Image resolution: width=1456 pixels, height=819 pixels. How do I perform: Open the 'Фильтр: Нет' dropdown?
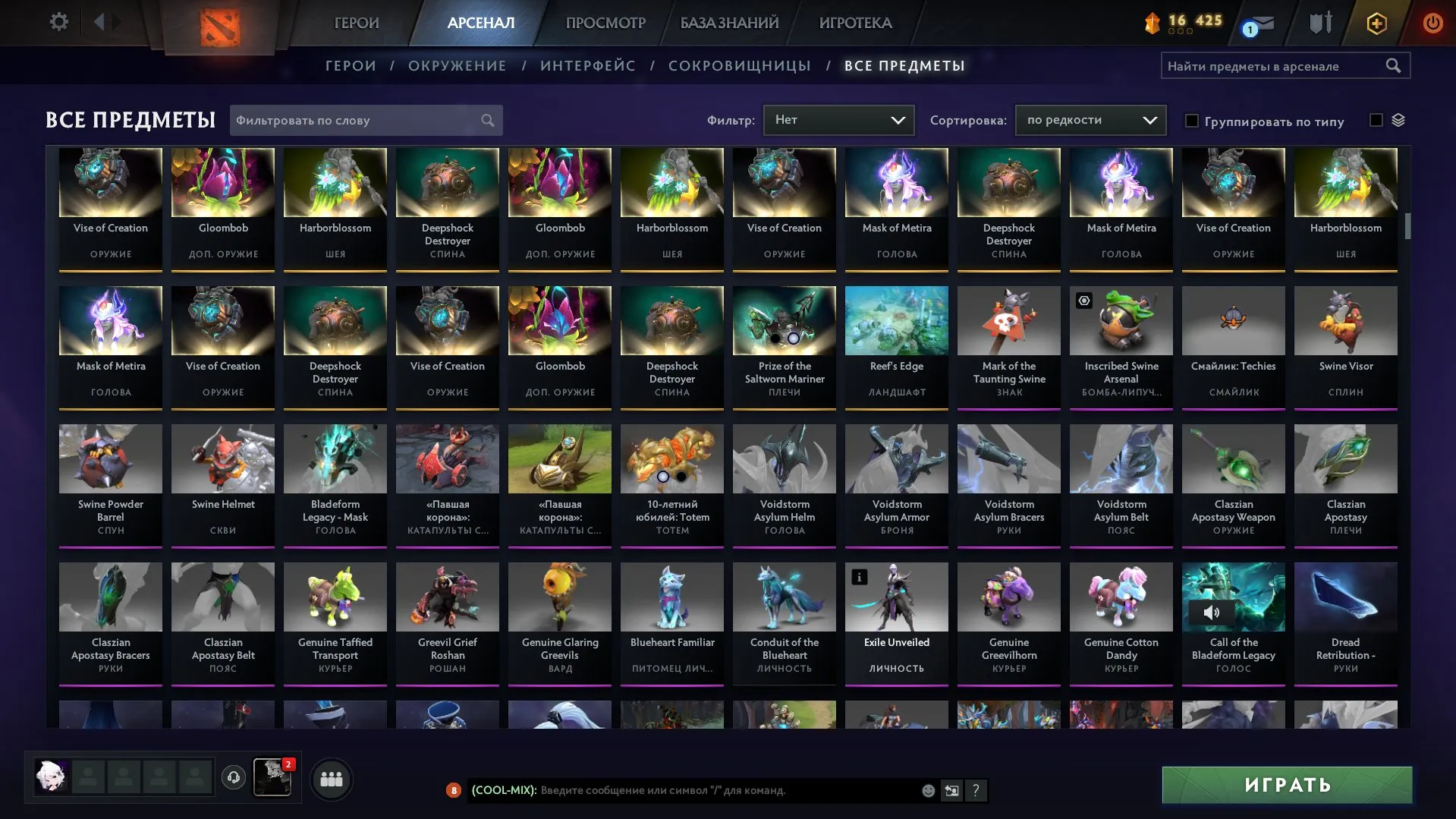pos(838,119)
